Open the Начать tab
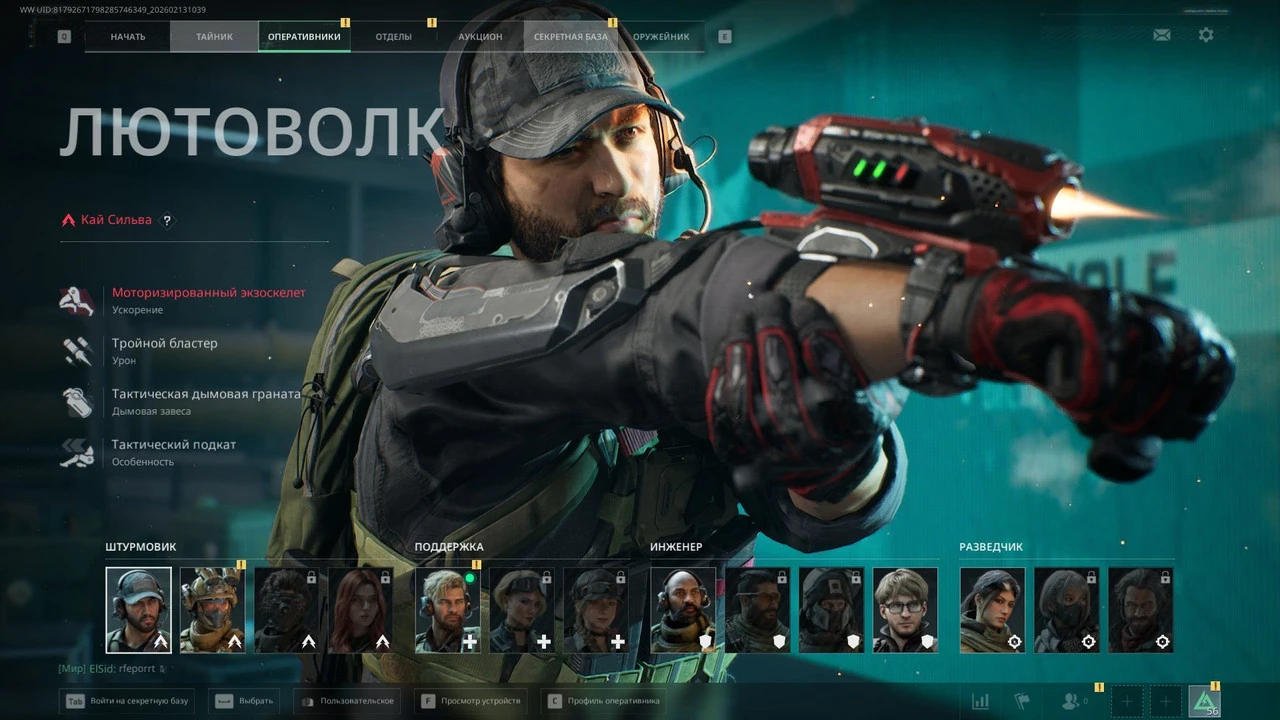1280x720 pixels. point(128,37)
